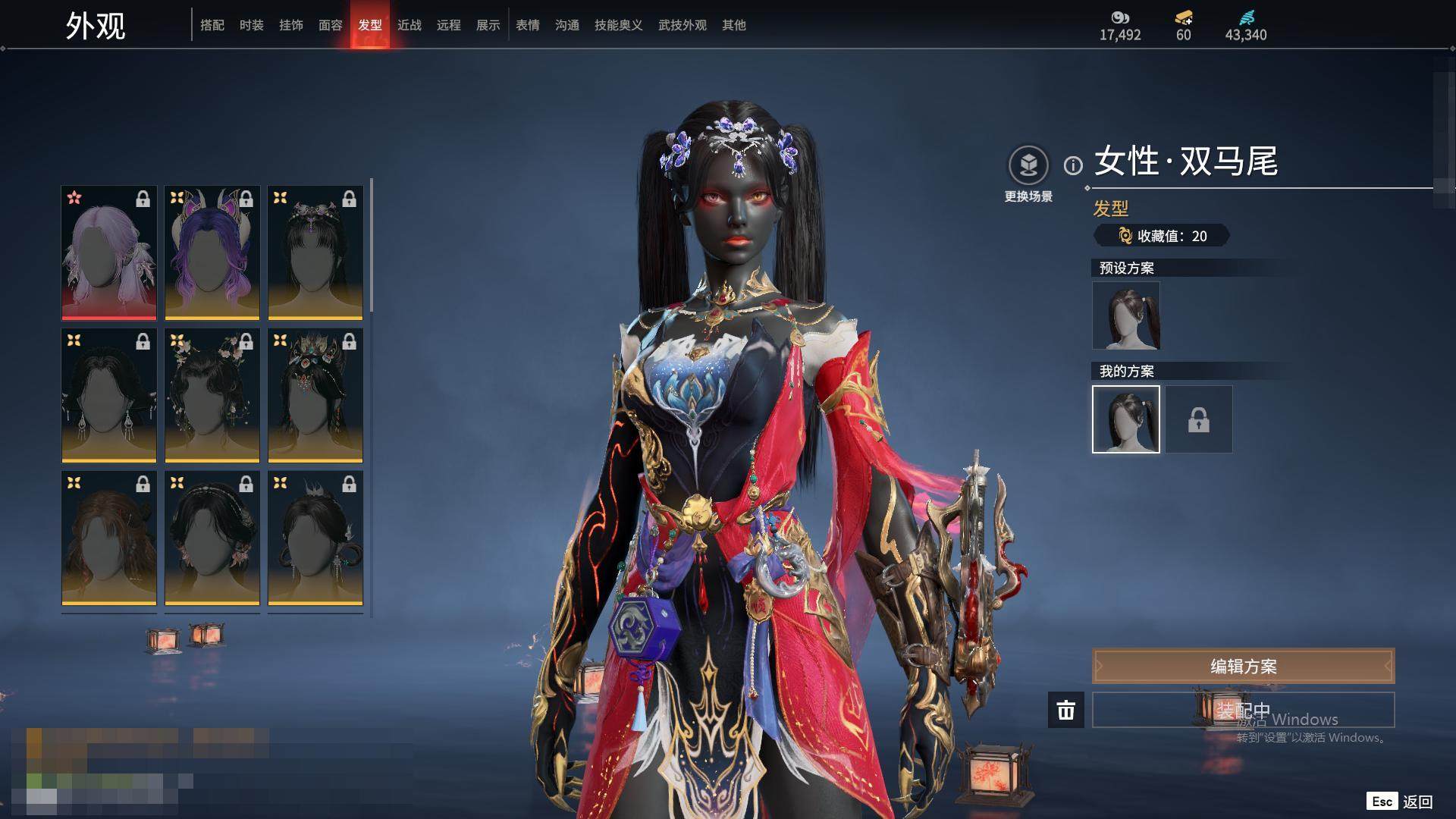Screen dimensions: 1456x819
Task: Show the 表情 tab
Action: [528, 25]
